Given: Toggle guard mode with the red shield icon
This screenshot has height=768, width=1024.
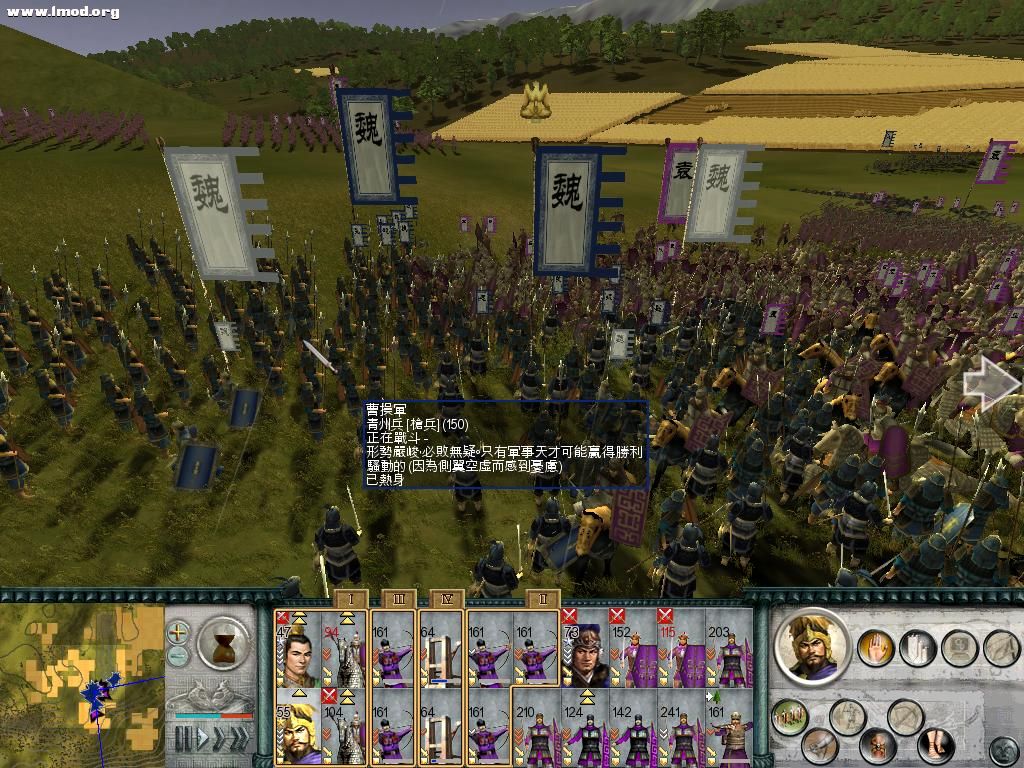Looking at the screenshot, I should 878,746.
